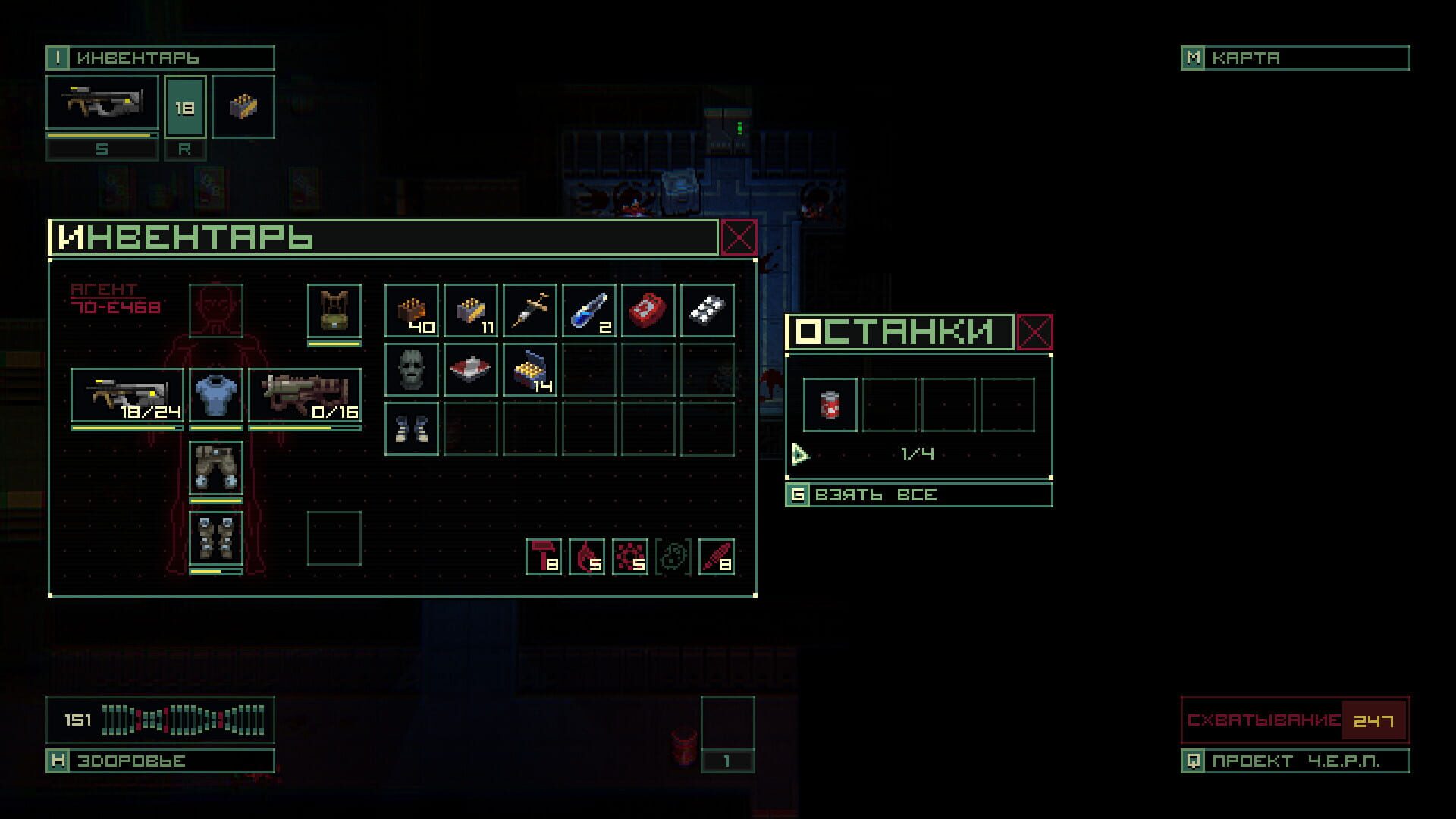
Task: Select the equipped rifle showing 18/24
Action: [126, 394]
